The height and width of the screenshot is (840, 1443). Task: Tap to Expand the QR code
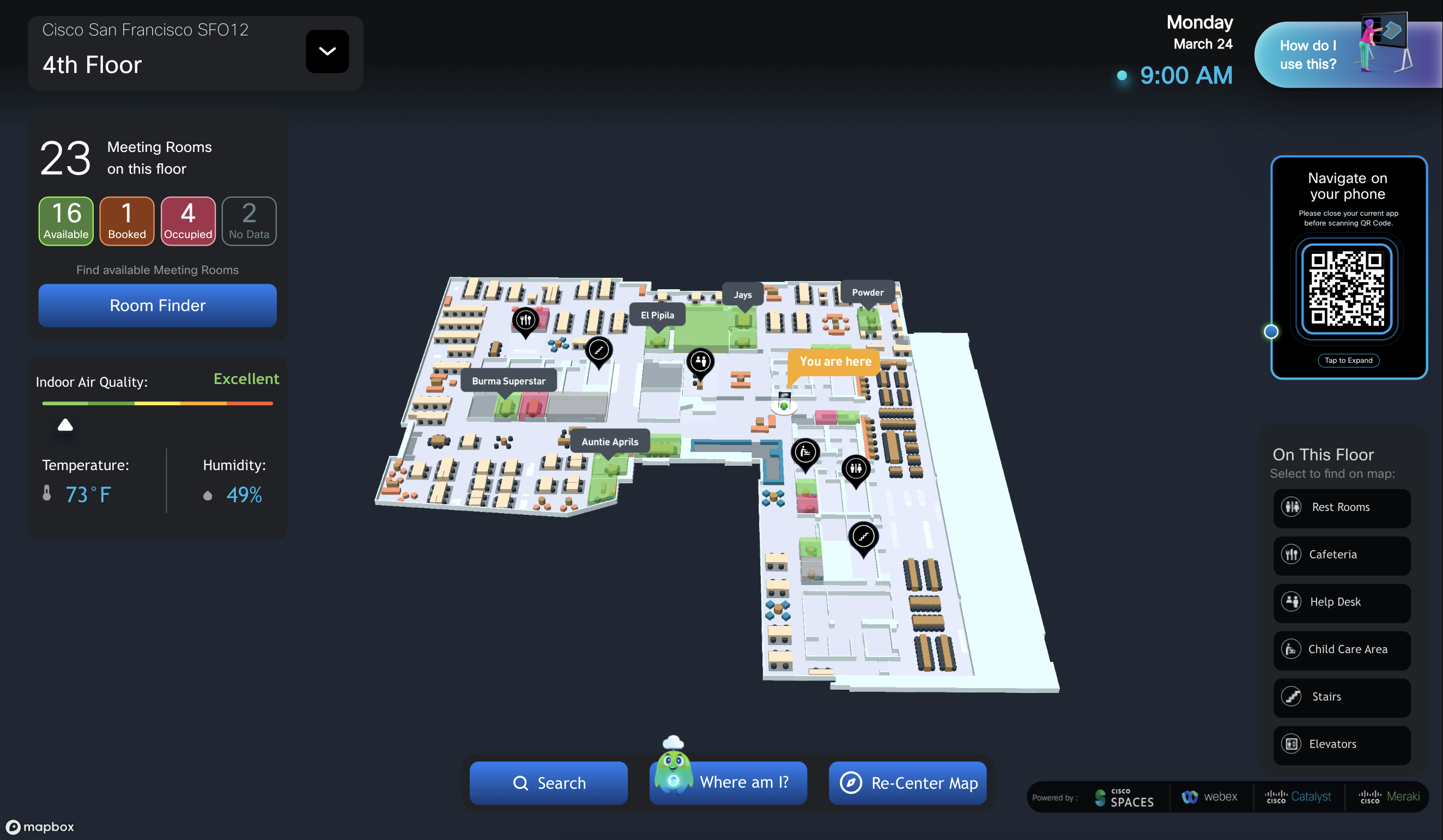1349,360
